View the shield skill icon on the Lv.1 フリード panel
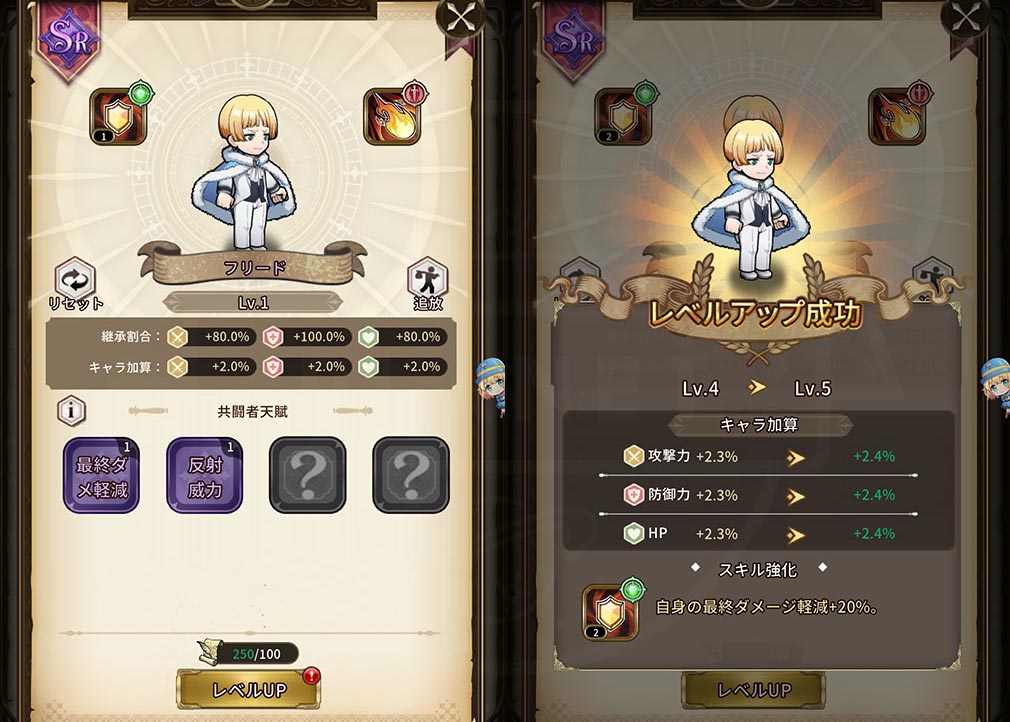The image size is (1010, 722). point(119,117)
